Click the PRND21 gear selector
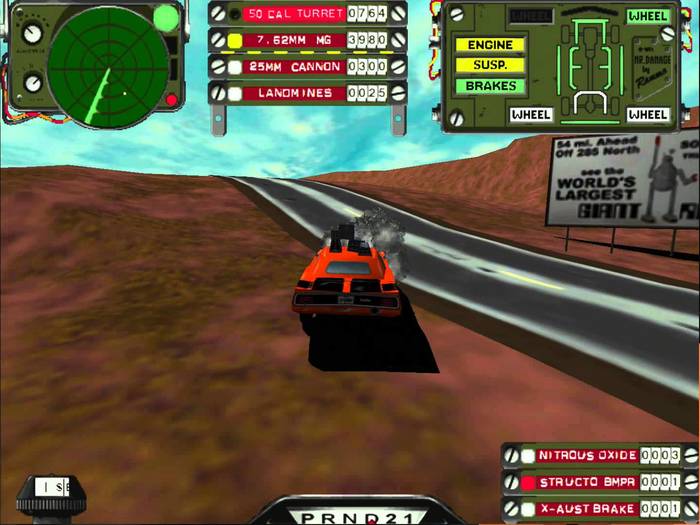Screen dimensions: 700x525 tap(349, 514)
